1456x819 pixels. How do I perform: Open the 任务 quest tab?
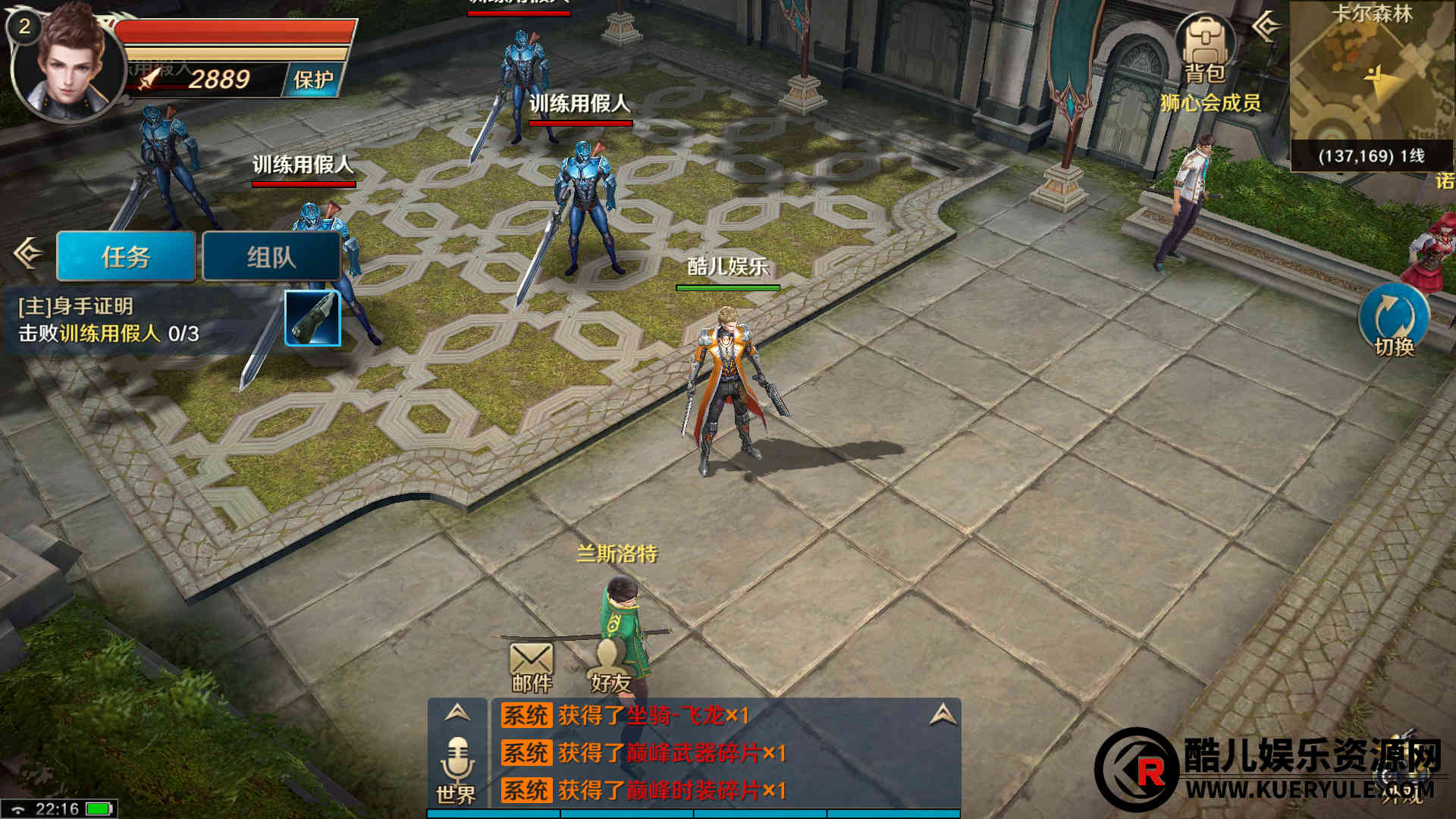click(x=126, y=257)
